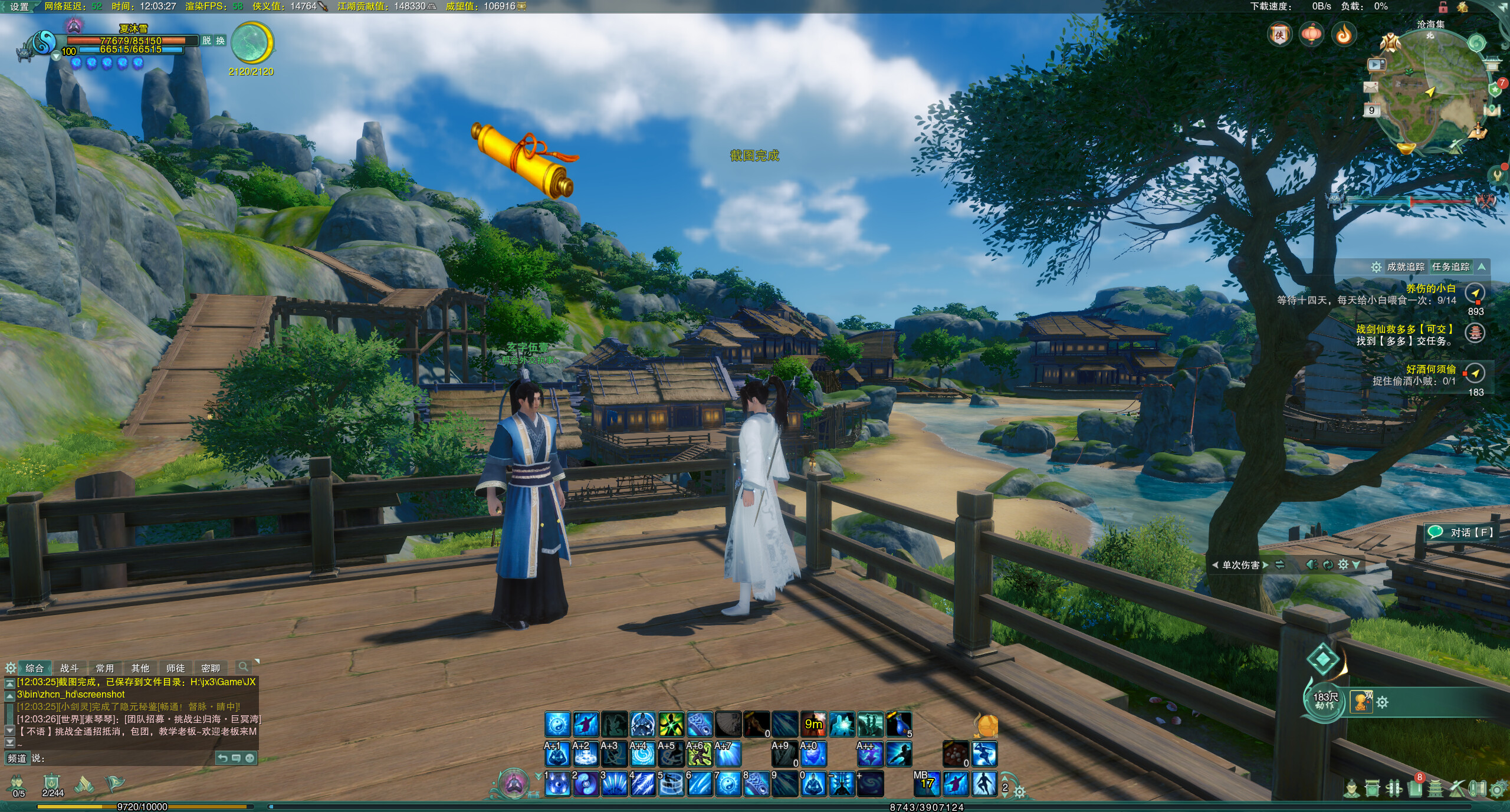The width and height of the screenshot is (1510, 812).
Task: Open the 侠 banner icon
Action: (x=1279, y=35)
